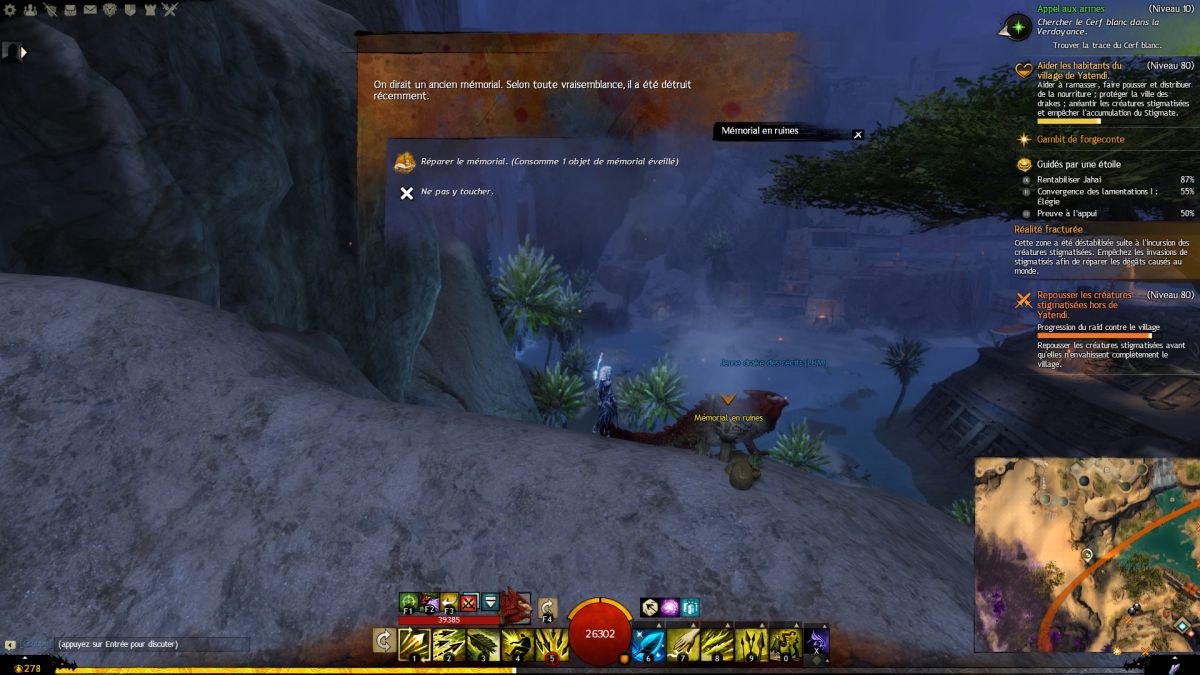1200x675 pixels.
Task: Activate the elite skill in slot 0
Action: click(x=783, y=642)
